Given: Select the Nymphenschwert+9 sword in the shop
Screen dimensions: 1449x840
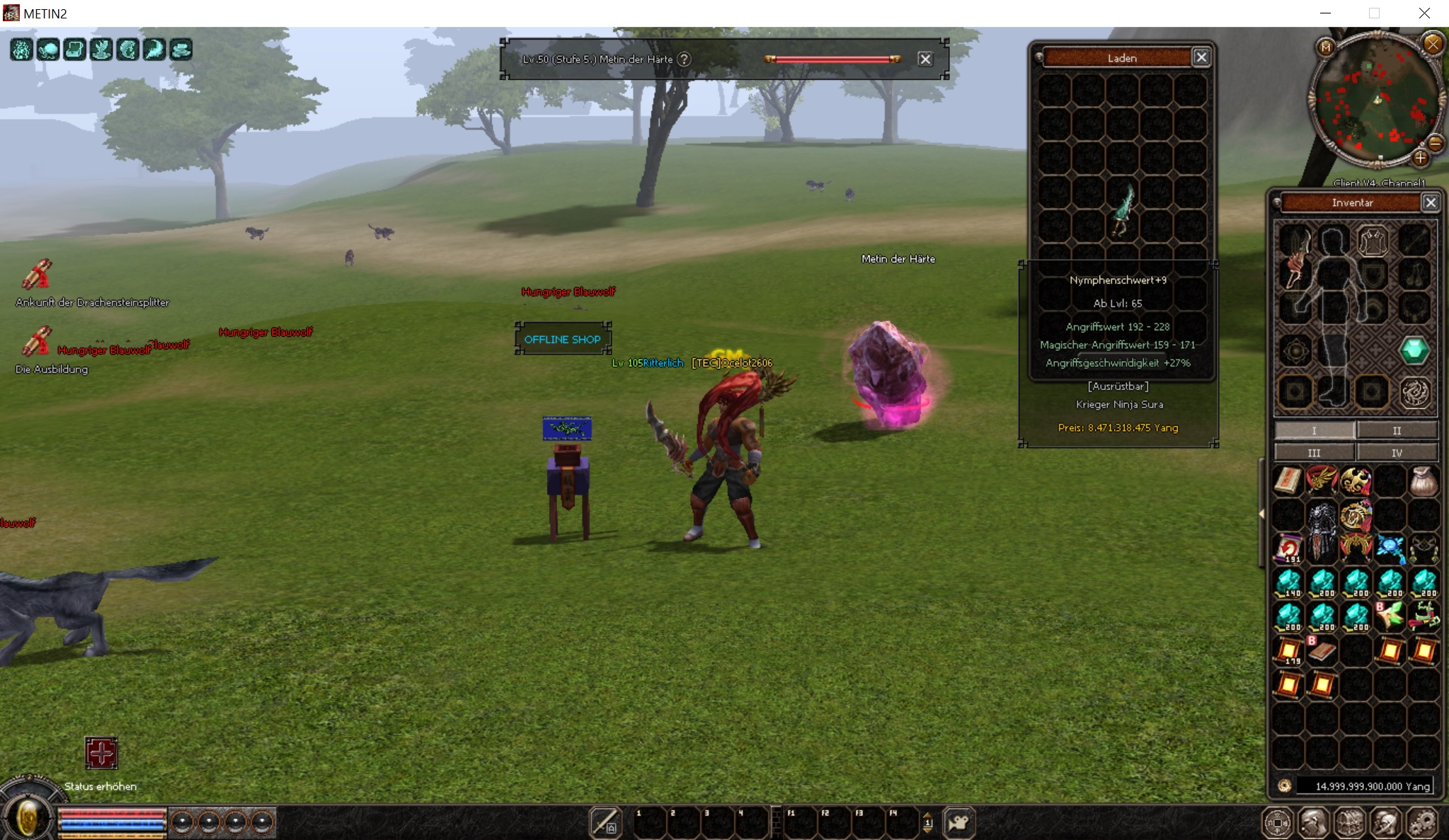Looking at the screenshot, I should [1122, 210].
